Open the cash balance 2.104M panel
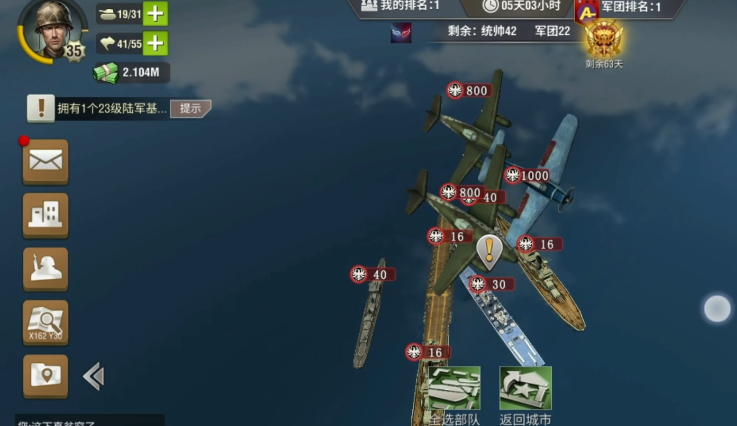Screen dimensions: 737x426 132,72
